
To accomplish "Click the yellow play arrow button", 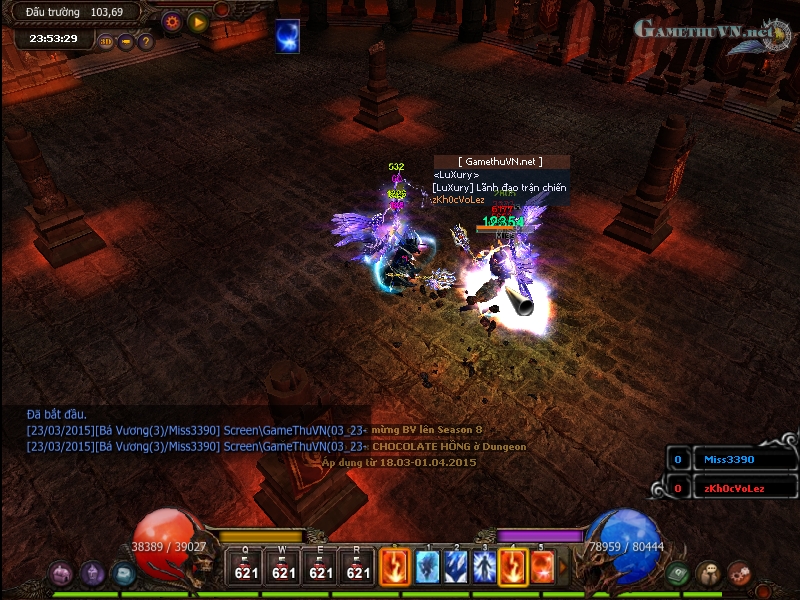I will [197, 21].
